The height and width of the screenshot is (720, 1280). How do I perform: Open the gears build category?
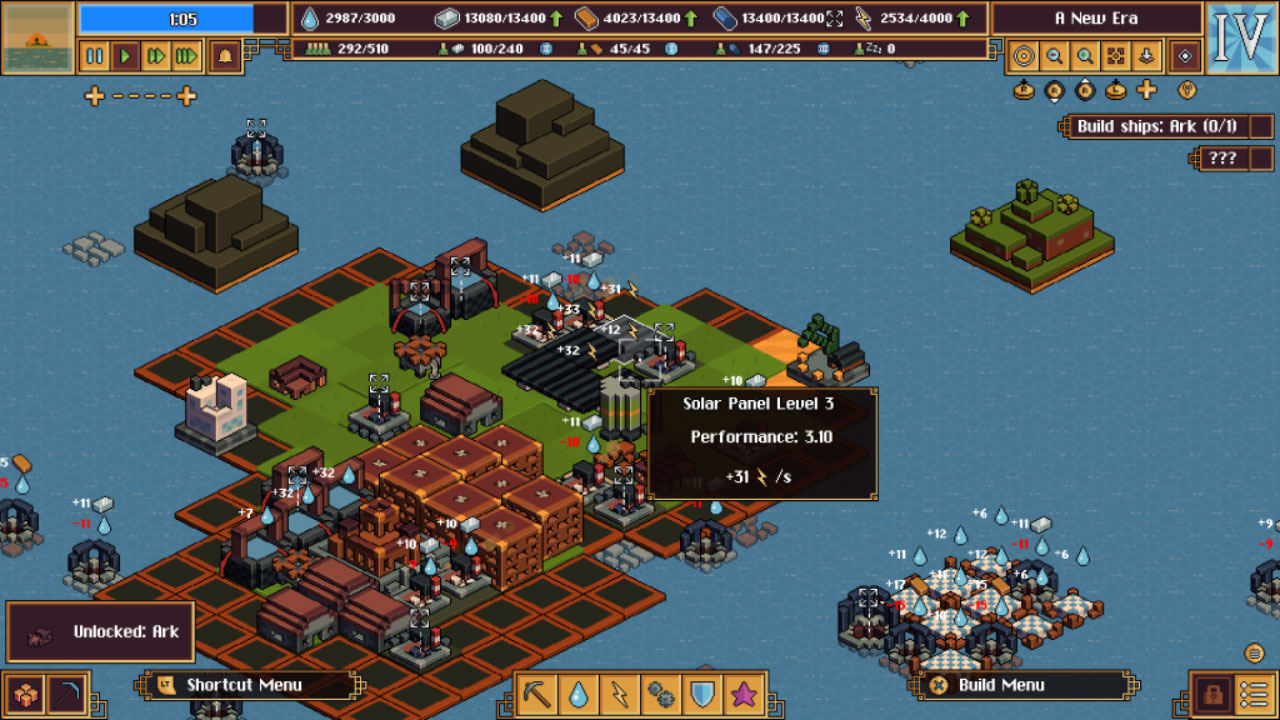pos(661,692)
